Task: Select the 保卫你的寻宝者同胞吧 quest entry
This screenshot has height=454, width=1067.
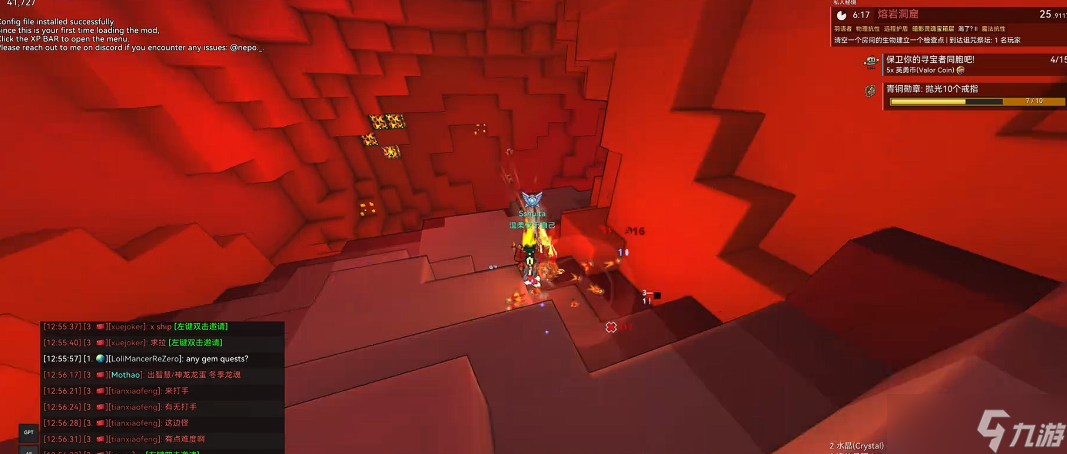Action: pos(930,59)
